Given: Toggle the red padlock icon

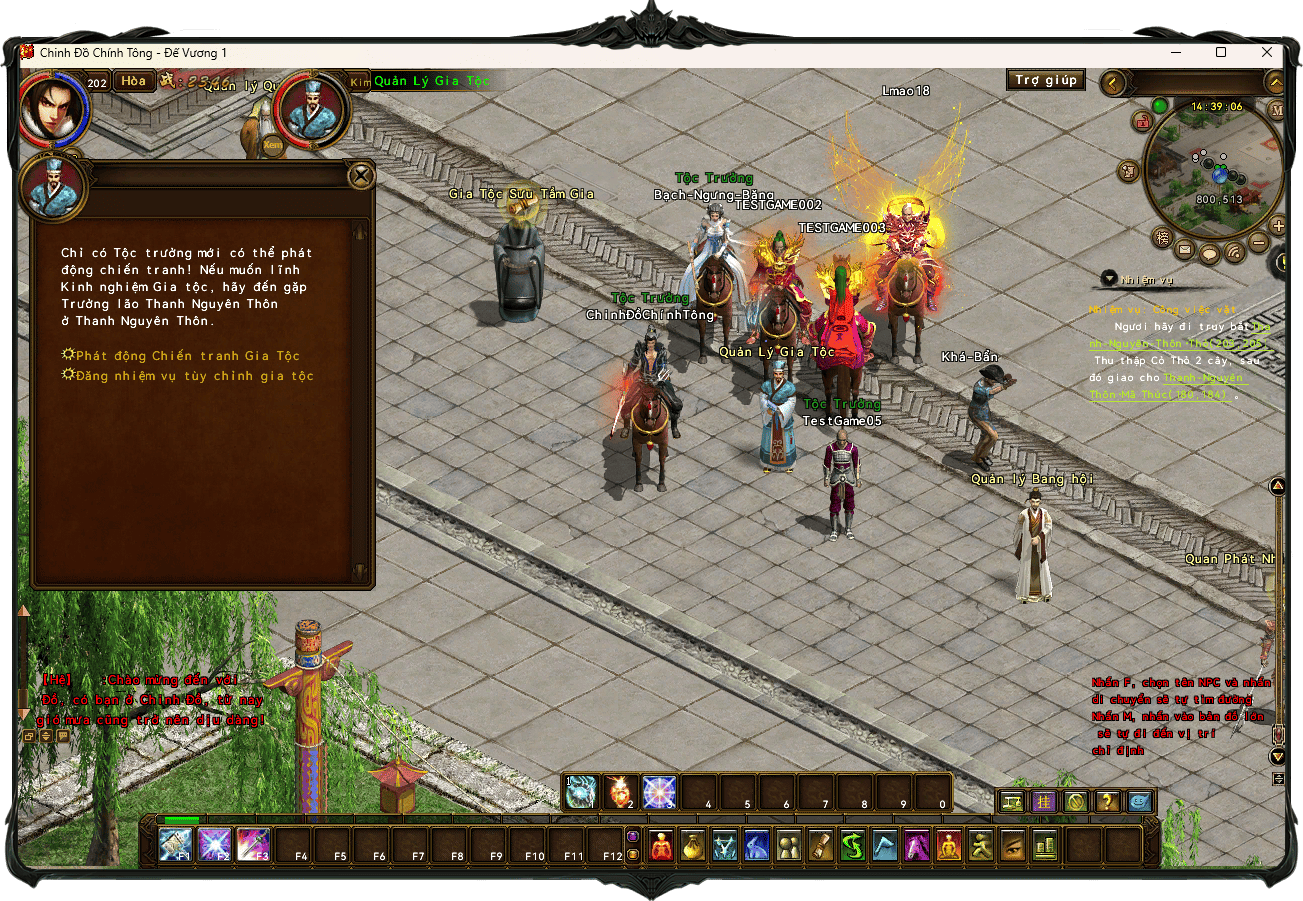Looking at the screenshot, I should 1141,121.
